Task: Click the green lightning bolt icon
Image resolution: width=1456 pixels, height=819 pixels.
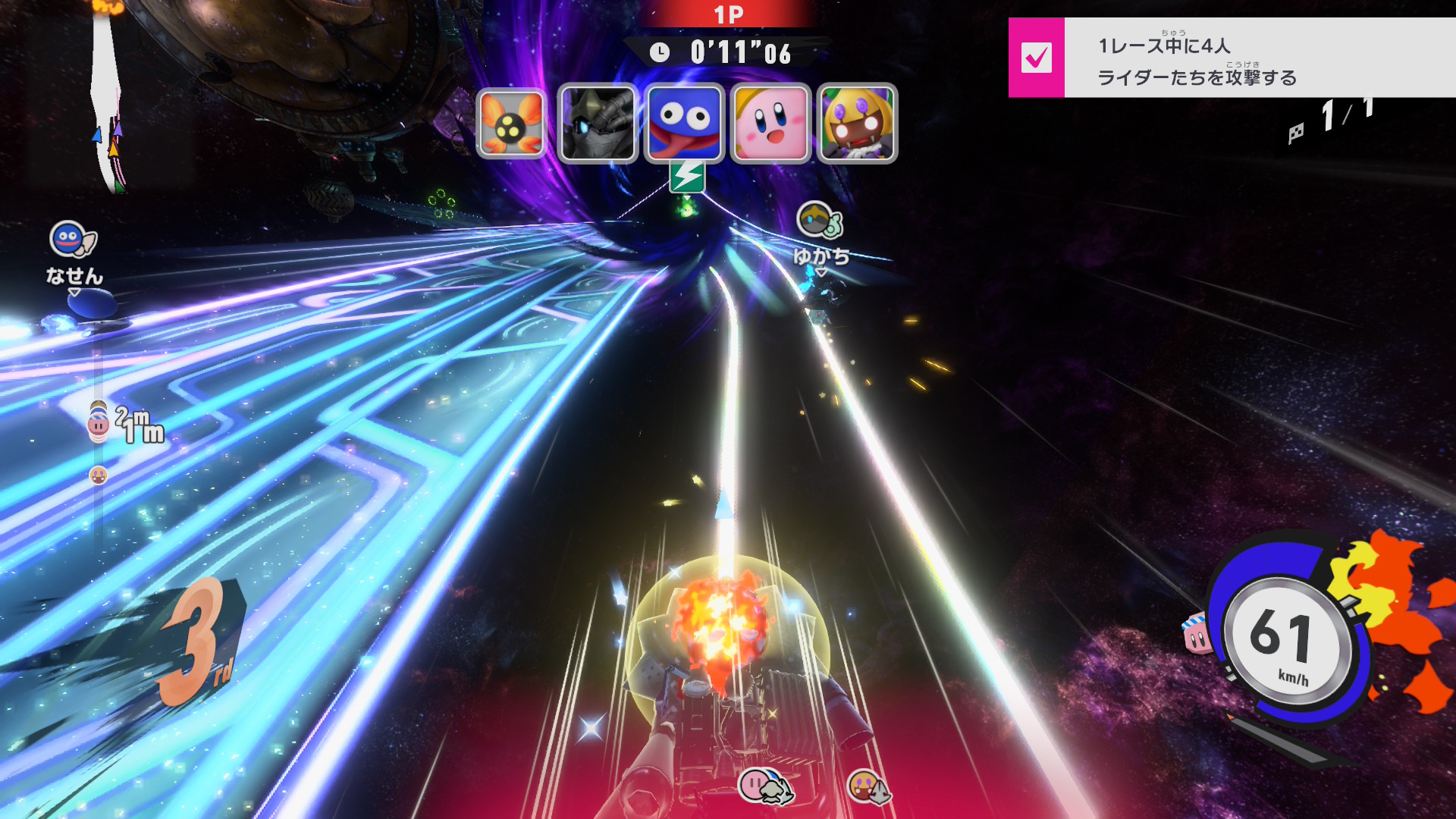Action: pos(687,177)
